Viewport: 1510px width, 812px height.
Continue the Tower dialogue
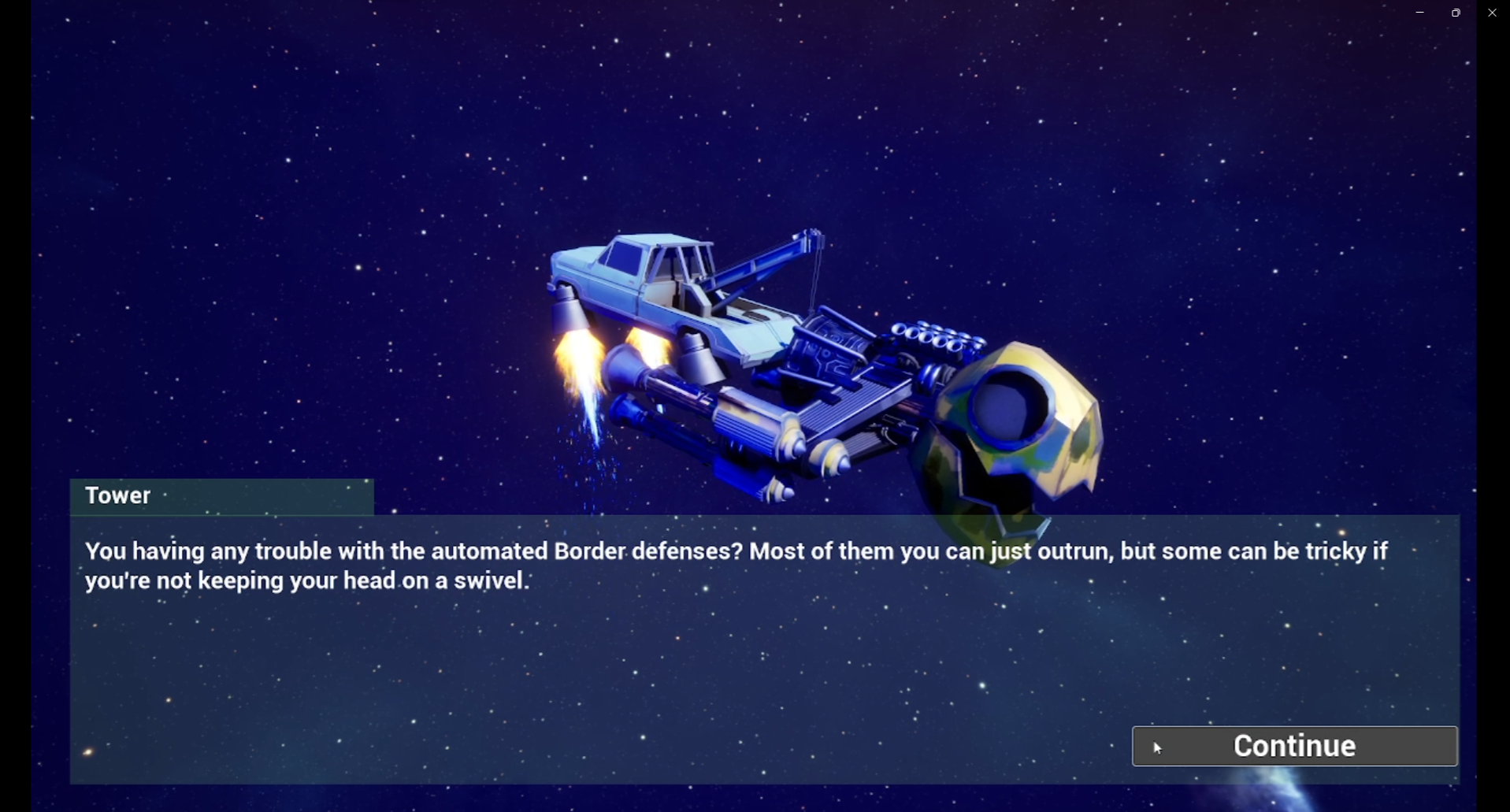coord(1294,746)
